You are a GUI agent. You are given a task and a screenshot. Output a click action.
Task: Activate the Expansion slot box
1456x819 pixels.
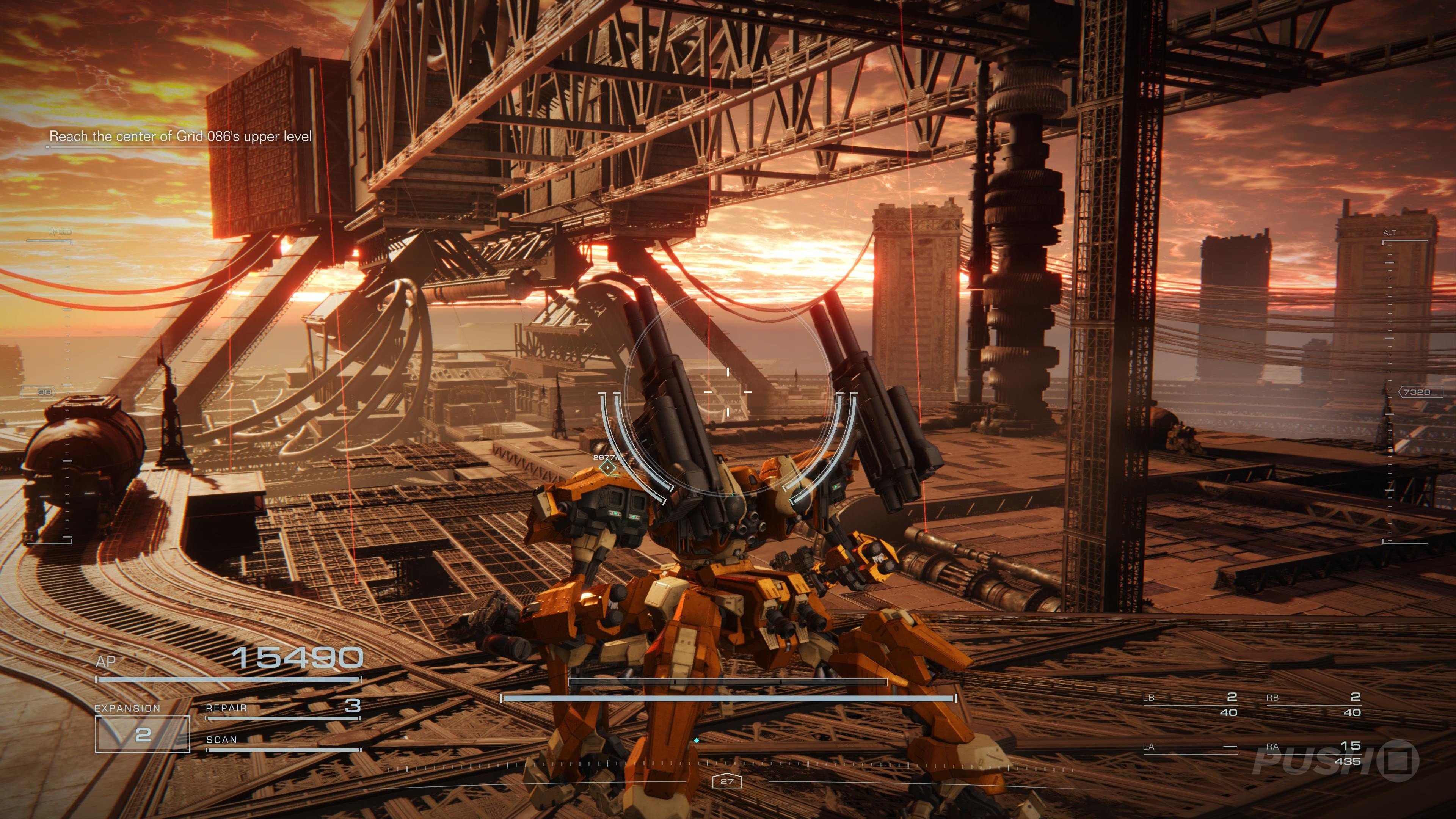(143, 734)
